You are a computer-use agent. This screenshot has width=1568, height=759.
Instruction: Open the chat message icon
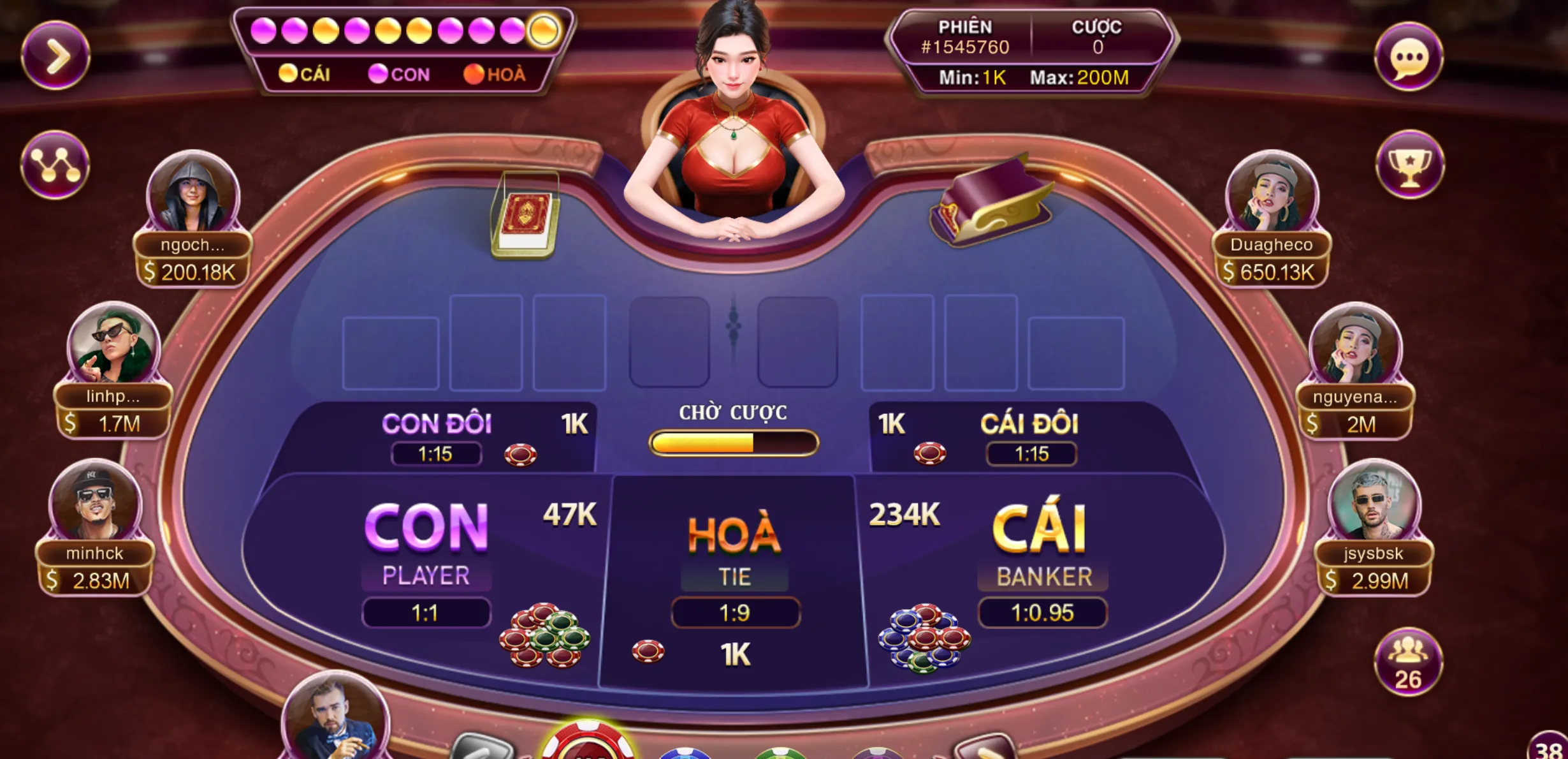click(x=1411, y=56)
